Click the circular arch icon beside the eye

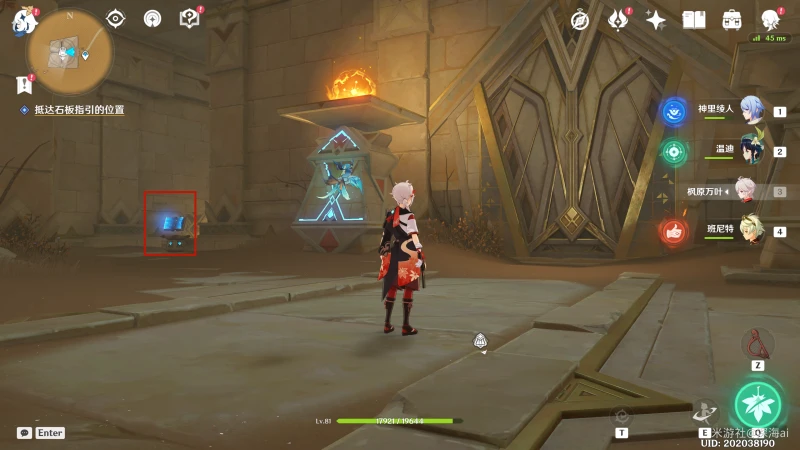152,18
